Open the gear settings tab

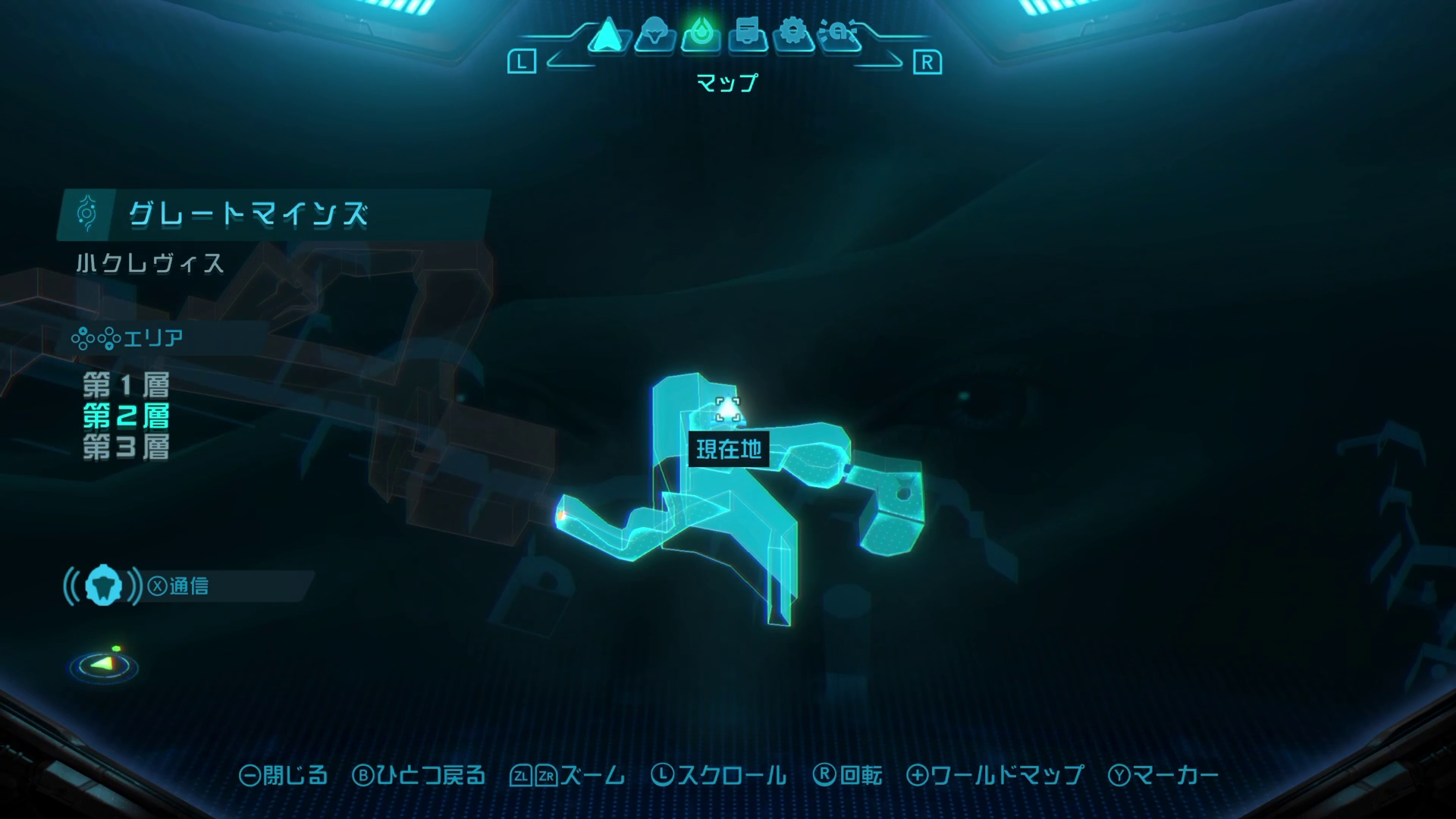tap(793, 35)
